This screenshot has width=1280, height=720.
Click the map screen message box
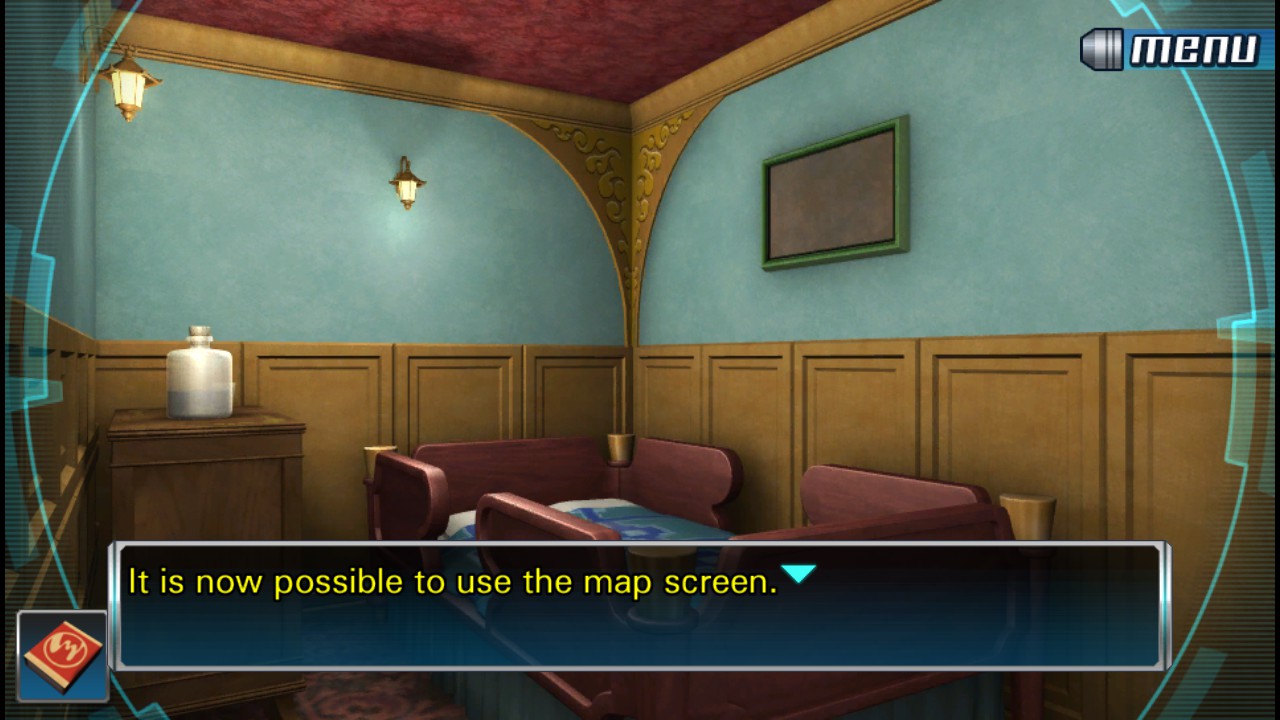click(640, 606)
